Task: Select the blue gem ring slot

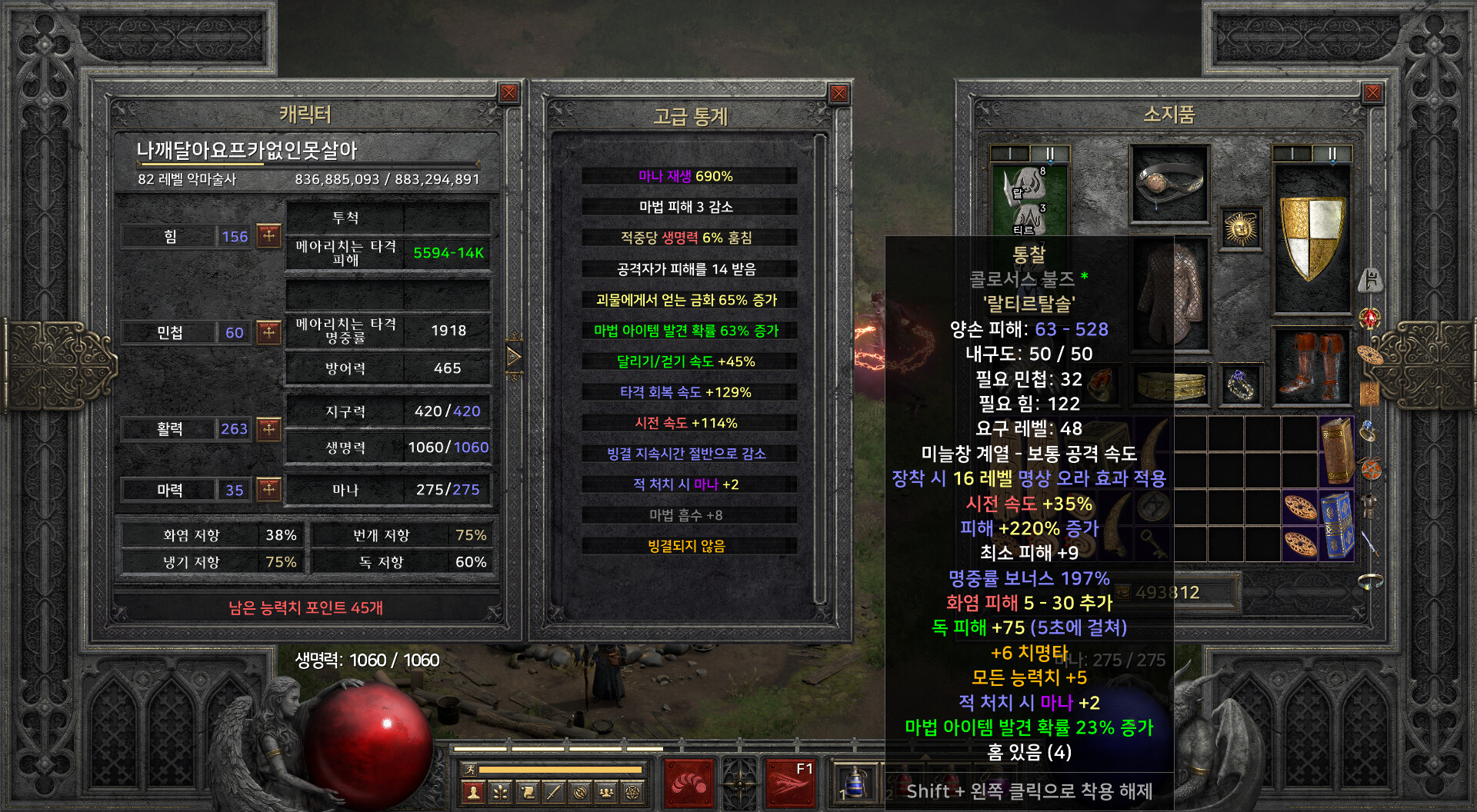Action: click(1240, 384)
